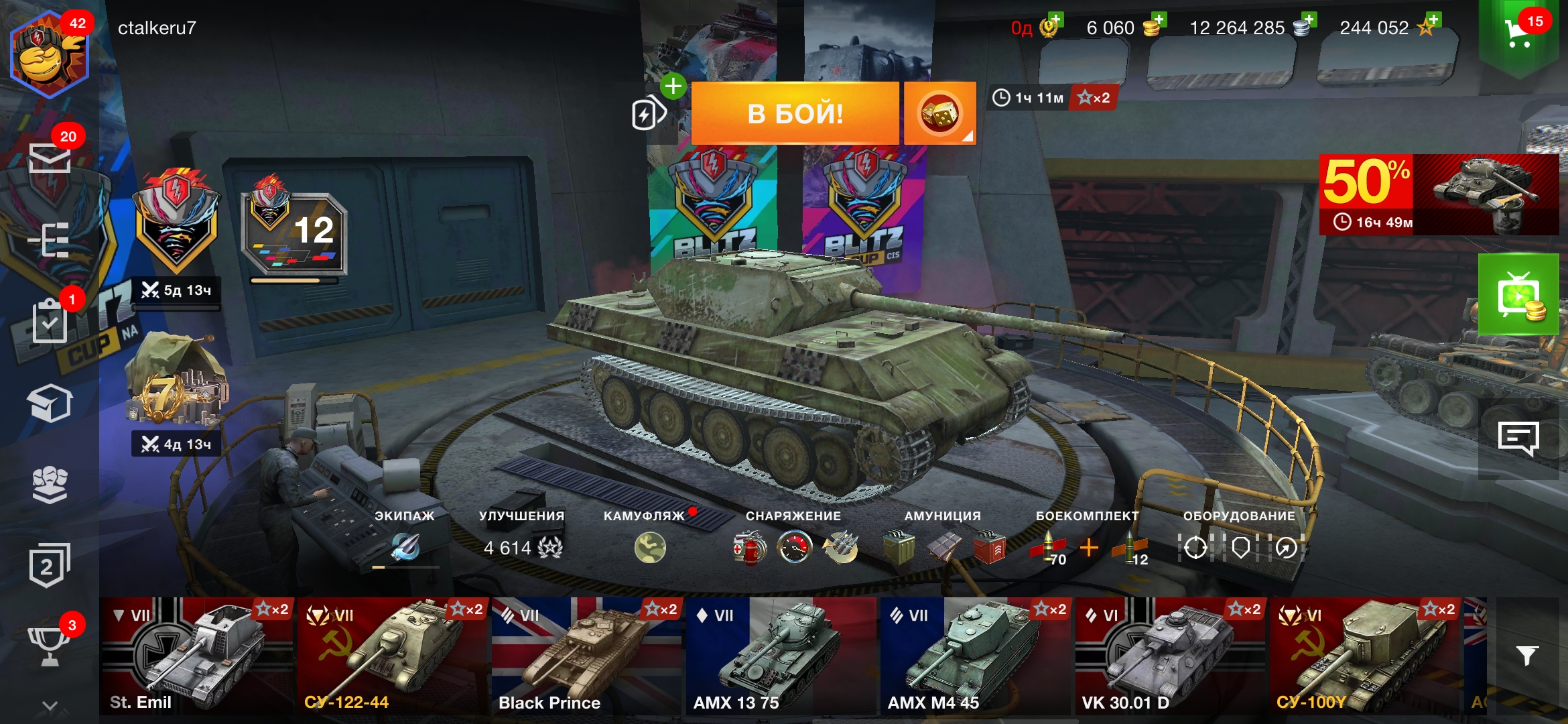Choose the Black Prince tank
The height and width of the screenshot is (724, 1568).
point(586,655)
